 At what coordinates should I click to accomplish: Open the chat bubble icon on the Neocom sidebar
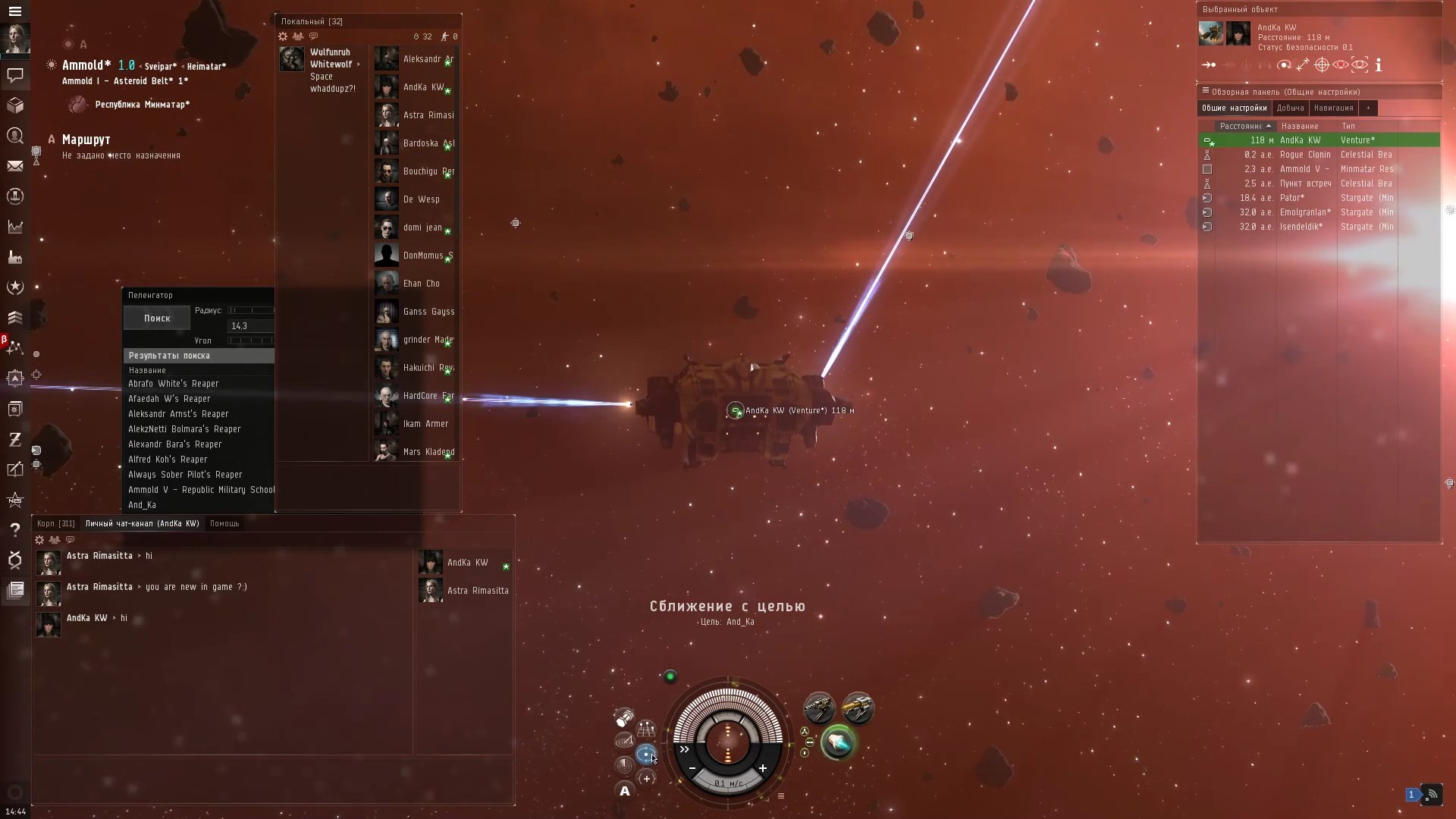[15, 76]
